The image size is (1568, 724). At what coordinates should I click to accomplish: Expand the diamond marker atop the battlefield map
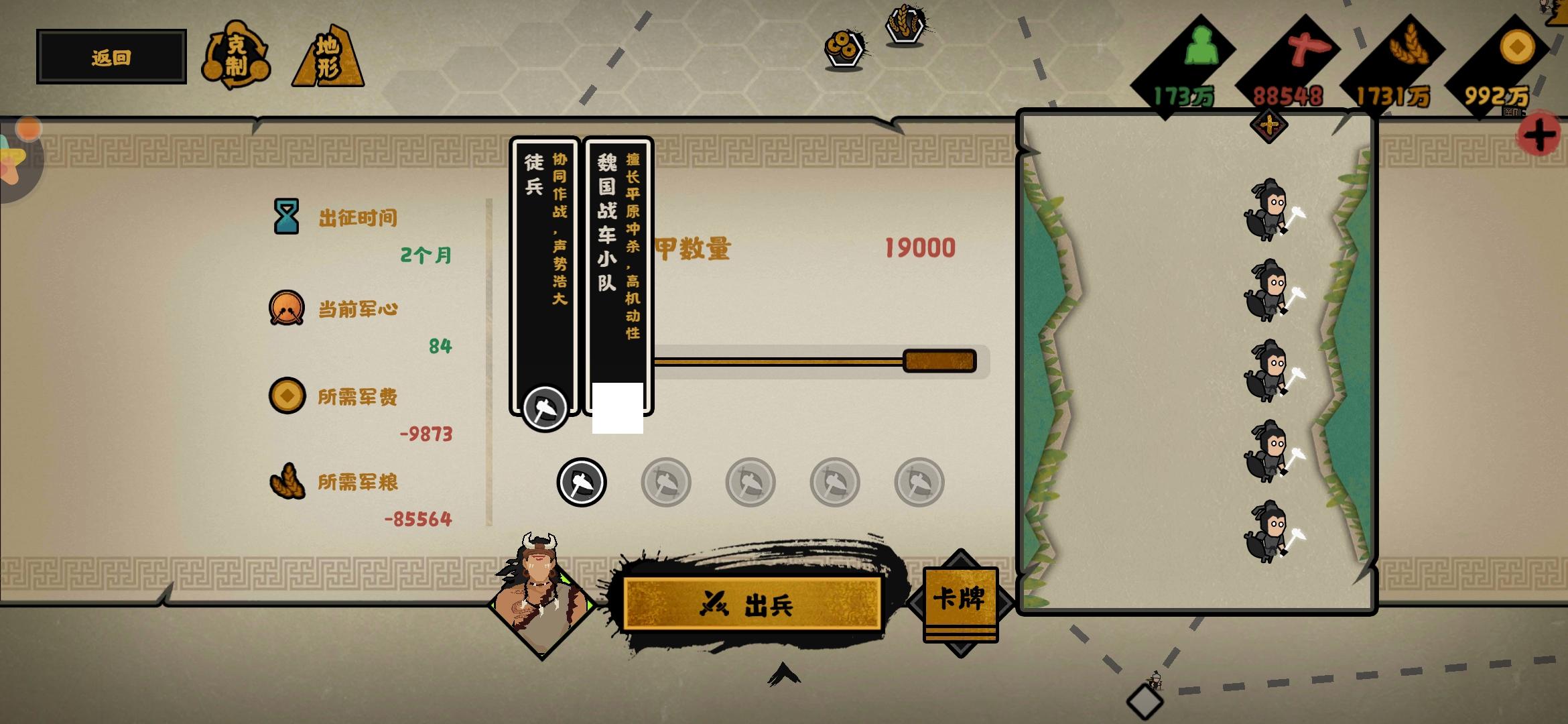pyautogui.click(x=1270, y=125)
